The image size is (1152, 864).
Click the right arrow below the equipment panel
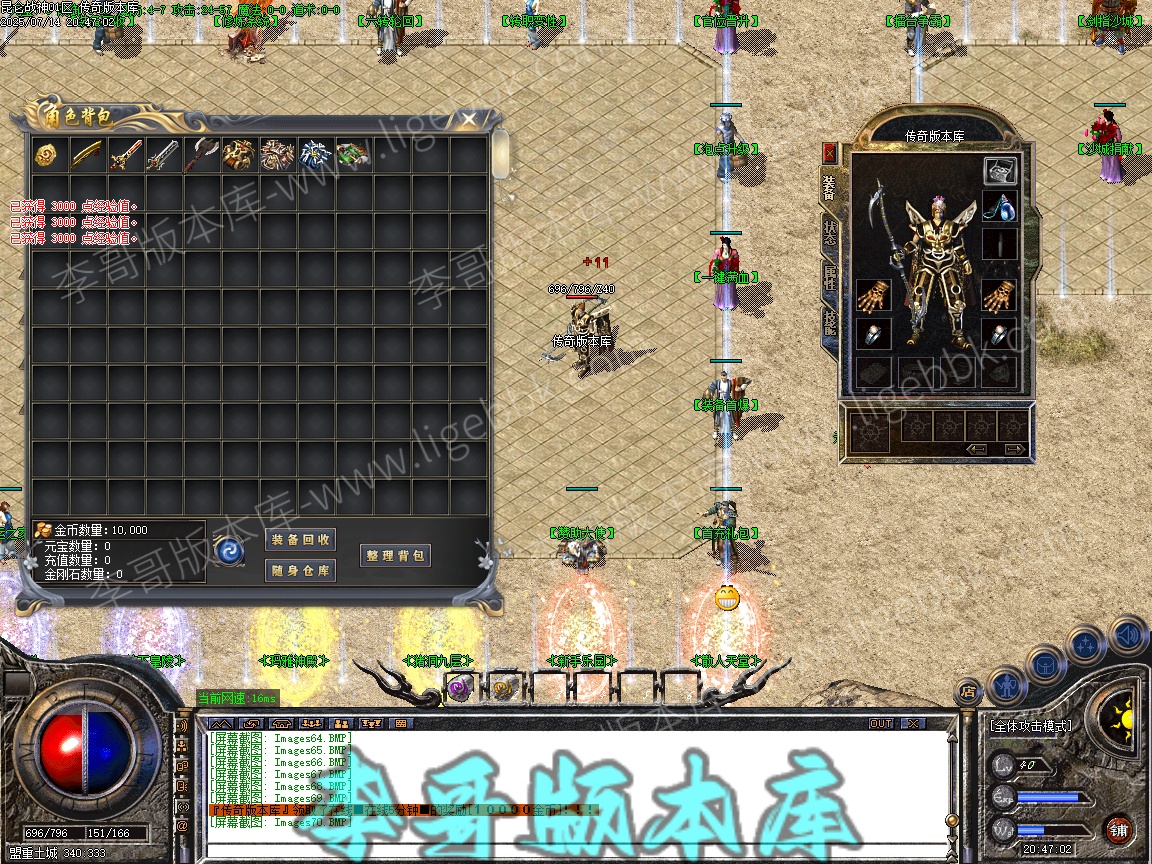[x=1013, y=450]
